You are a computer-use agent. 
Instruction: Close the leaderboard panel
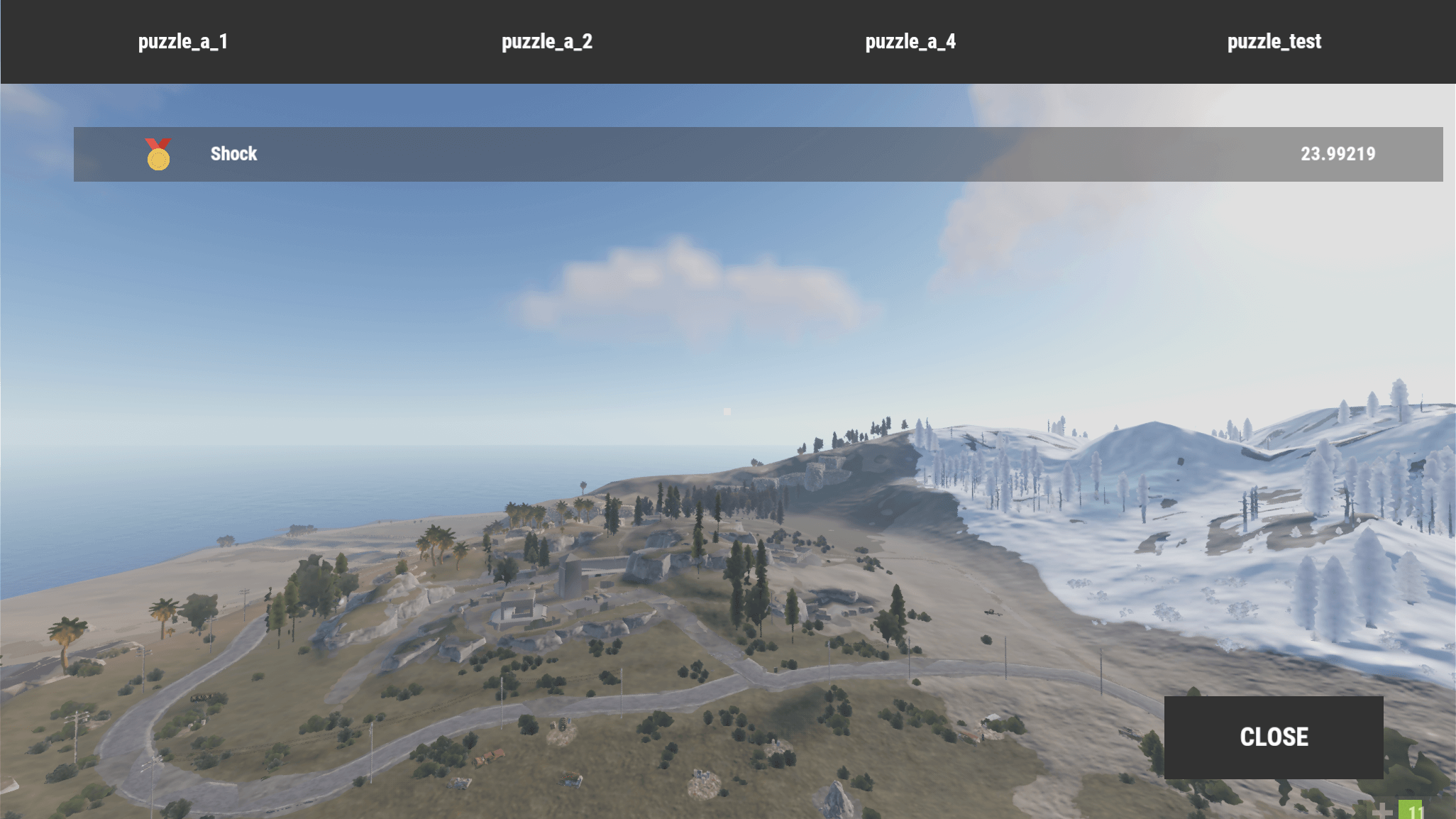click(1274, 737)
